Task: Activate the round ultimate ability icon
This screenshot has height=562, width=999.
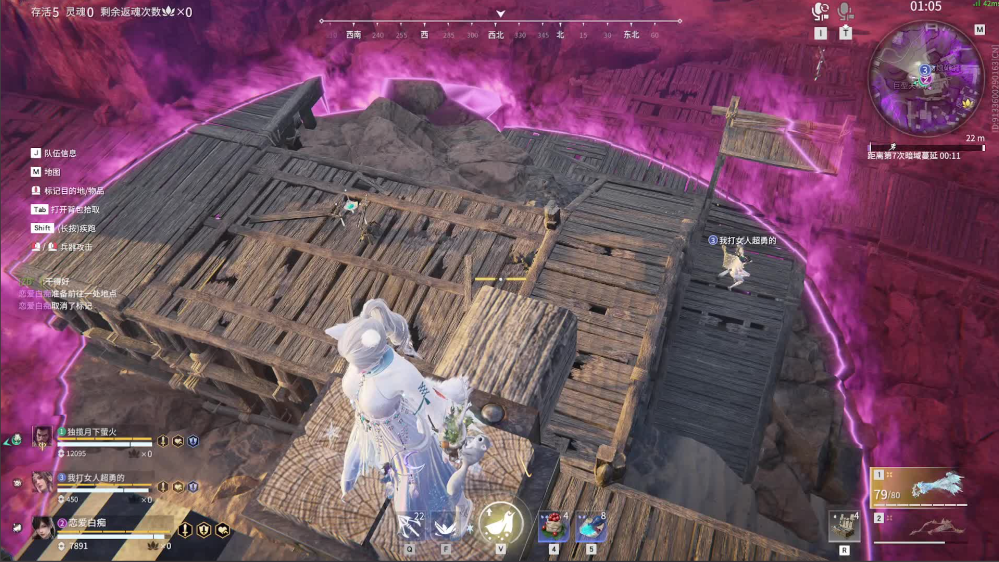Action: (x=499, y=522)
